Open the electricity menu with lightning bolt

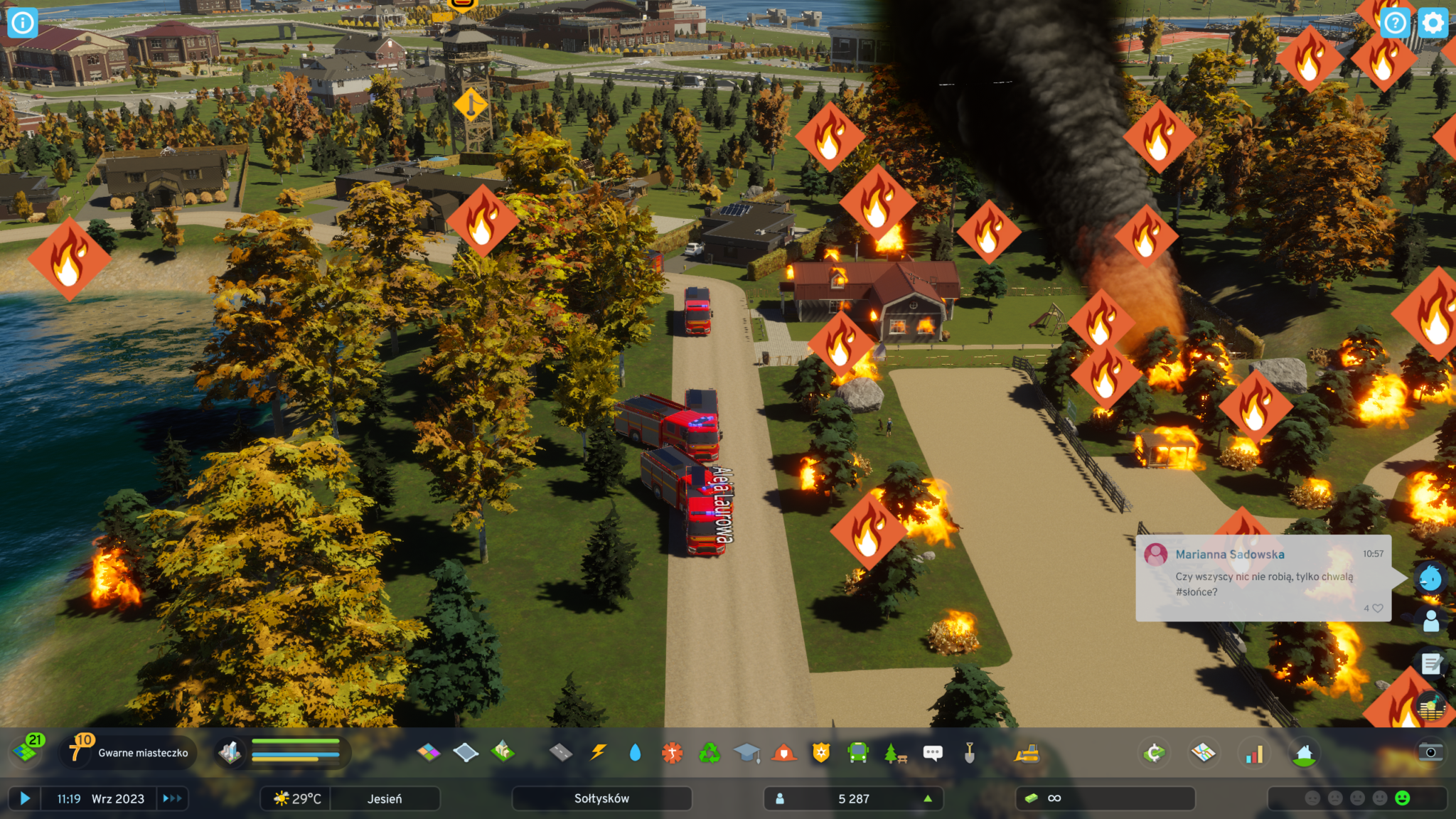599,752
